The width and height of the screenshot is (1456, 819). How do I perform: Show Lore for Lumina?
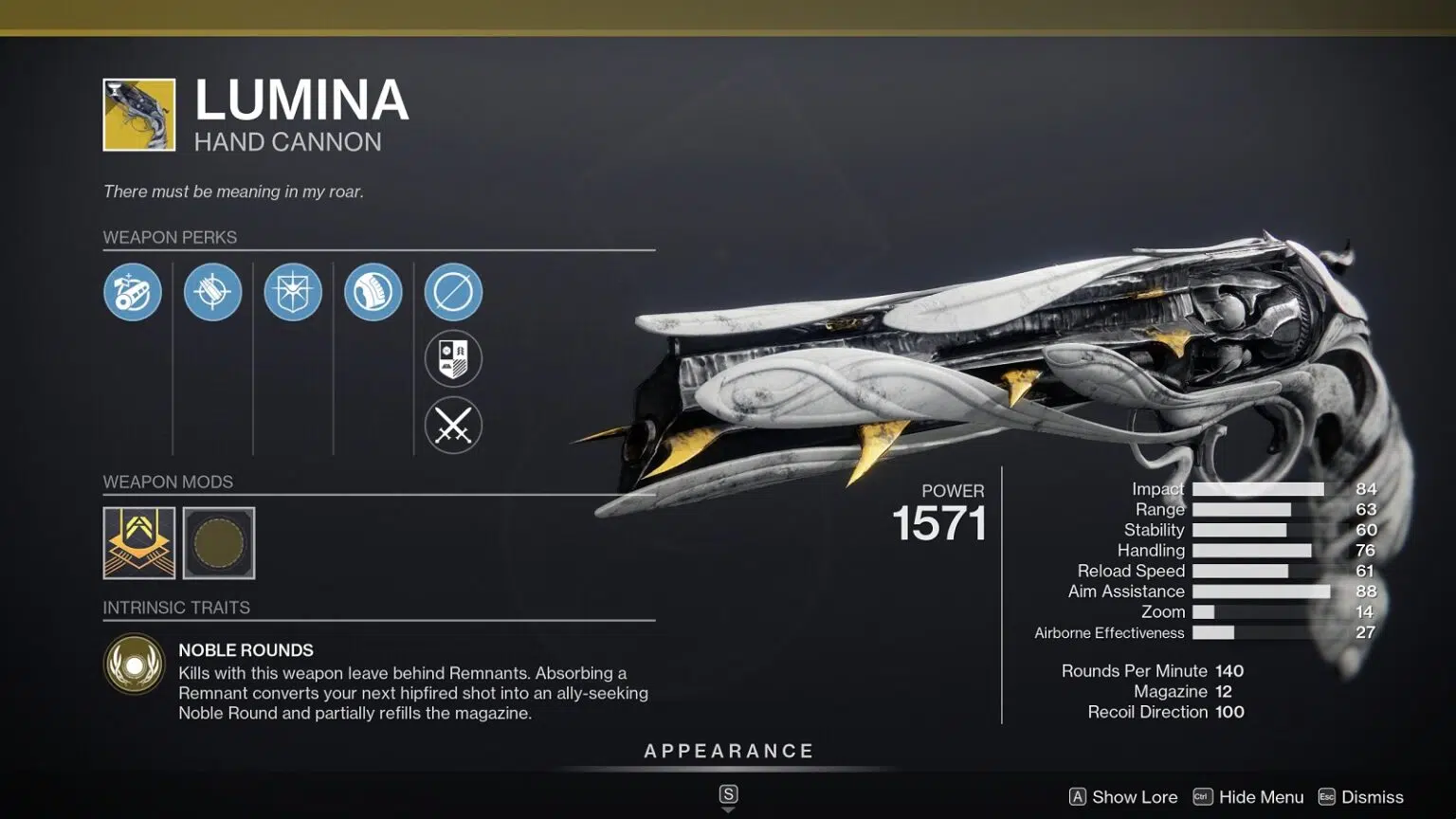(x=1123, y=797)
